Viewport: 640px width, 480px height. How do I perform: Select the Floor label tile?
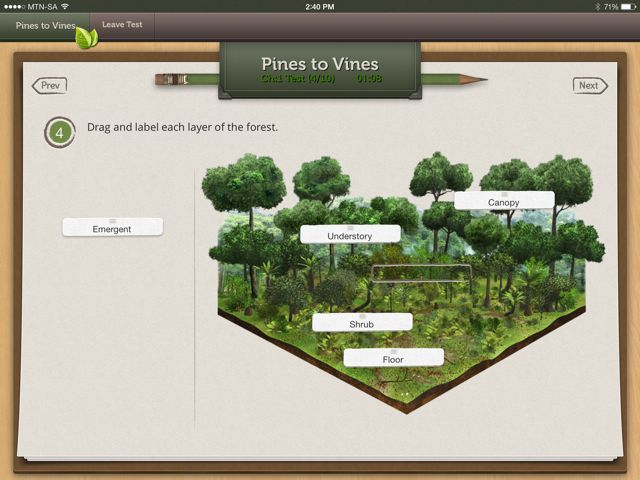[x=393, y=357]
